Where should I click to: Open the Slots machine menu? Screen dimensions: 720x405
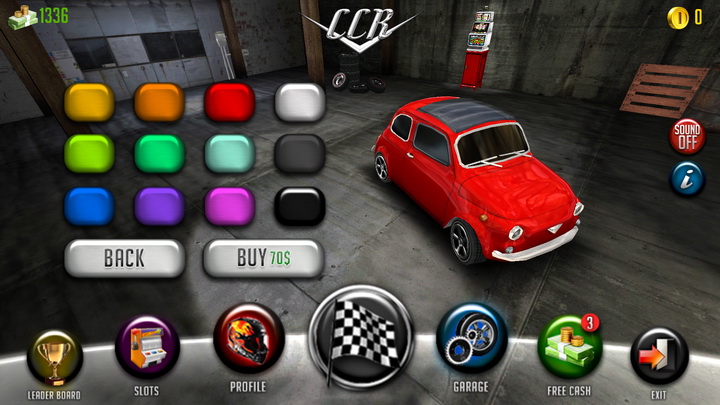tap(147, 347)
